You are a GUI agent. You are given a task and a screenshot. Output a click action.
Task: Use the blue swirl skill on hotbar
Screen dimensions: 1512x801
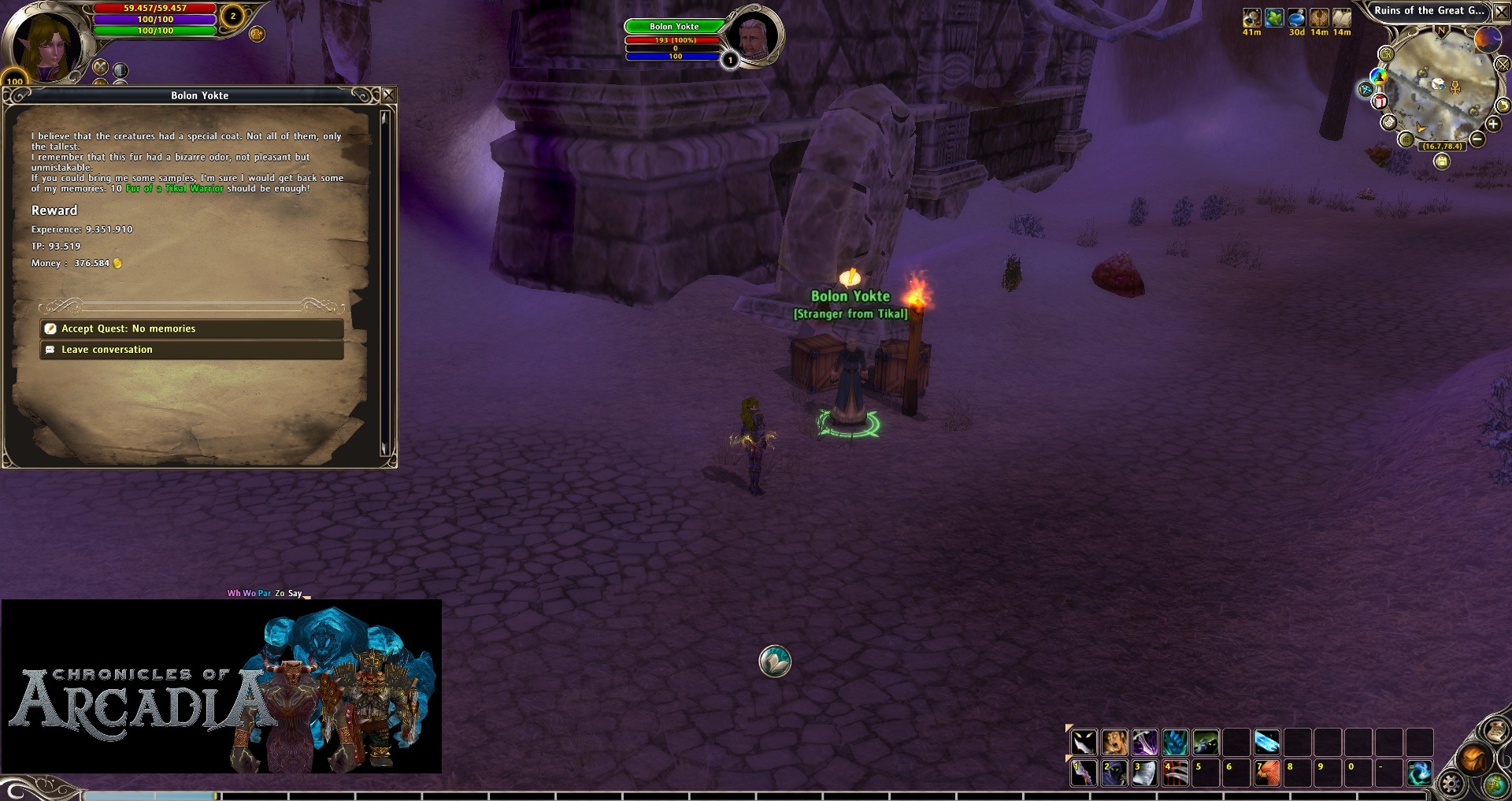[x=1419, y=773]
